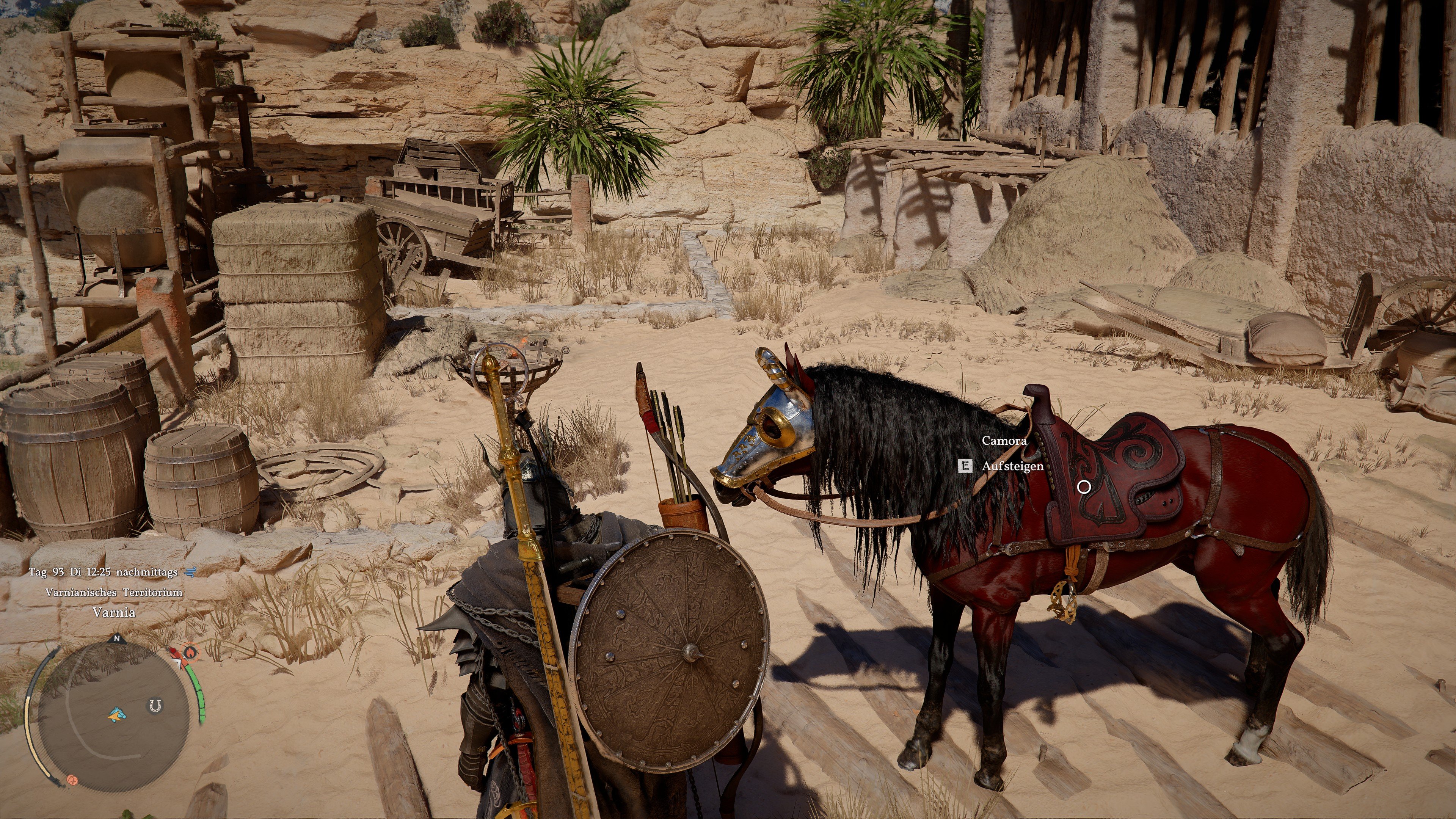The width and height of the screenshot is (1456, 819).
Task: Click the orange direction arrow on the minimap
Action: point(115,717)
